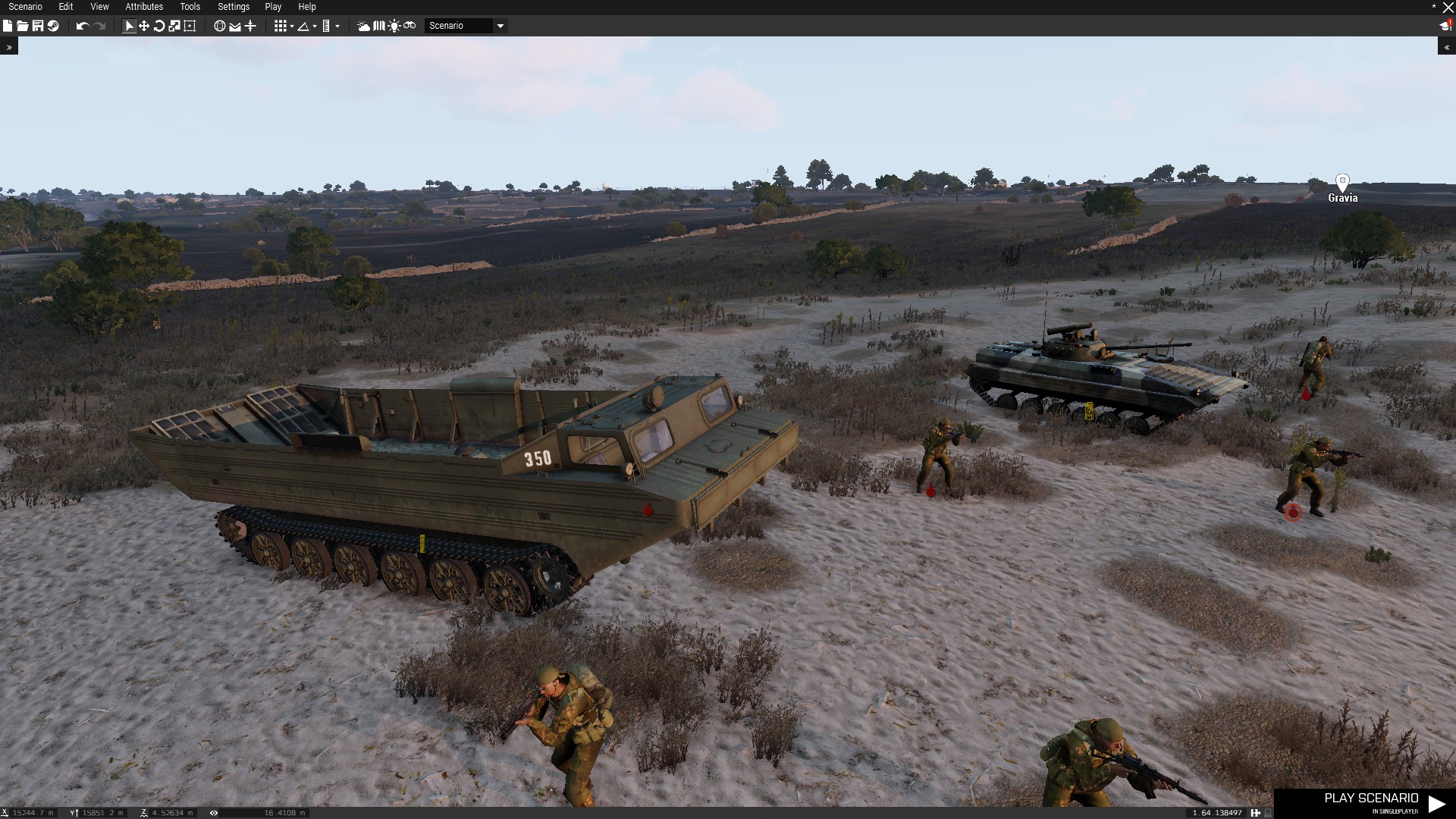The width and height of the screenshot is (1456, 819).
Task: Open the Scenario menu
Action: 25,7
